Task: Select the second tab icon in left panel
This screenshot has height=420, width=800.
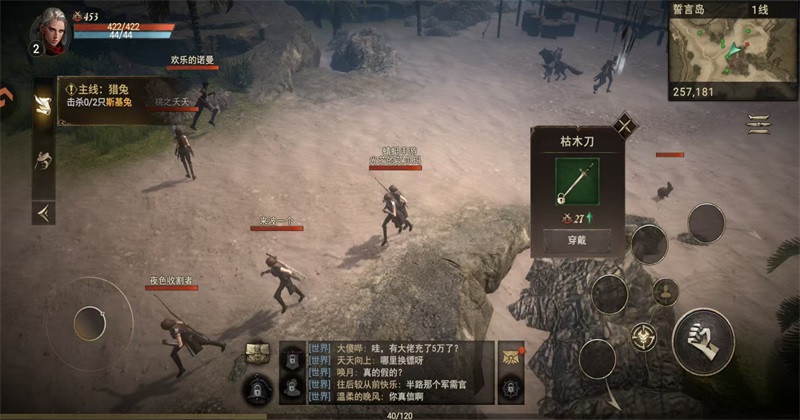Action: [x=43, y=159]
